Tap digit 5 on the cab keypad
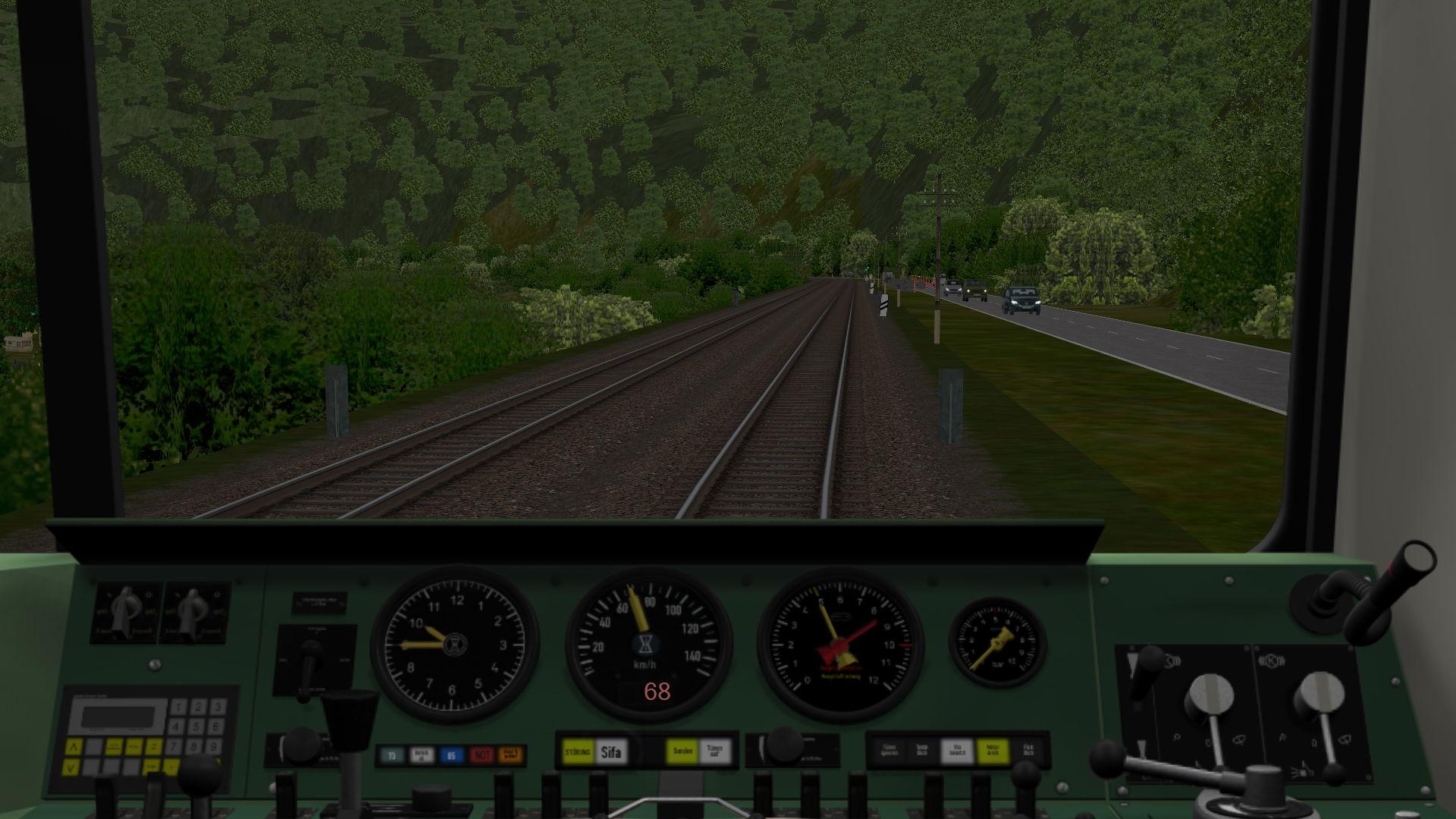Image resolution: width=1456 pixels, height=819 pixels. pos(196,726)
